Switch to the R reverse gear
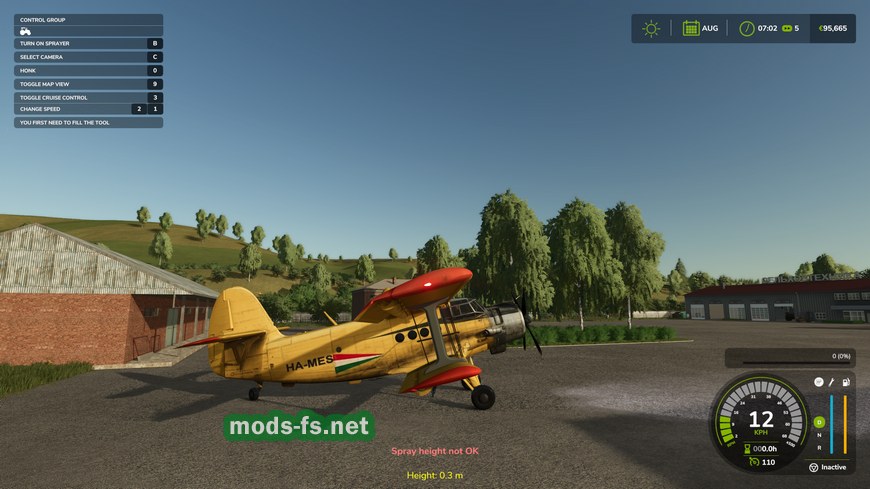870x489 pixels. (818, 447)
